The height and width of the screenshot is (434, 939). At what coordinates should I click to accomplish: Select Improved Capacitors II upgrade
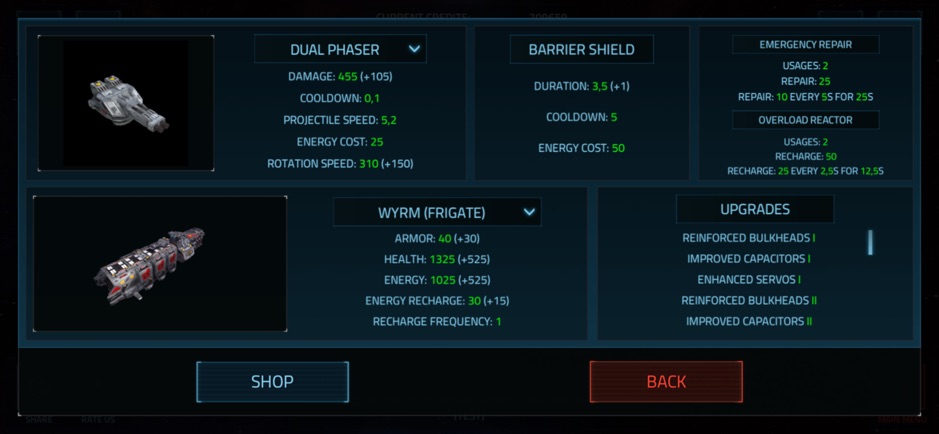[x=748, y=321]
